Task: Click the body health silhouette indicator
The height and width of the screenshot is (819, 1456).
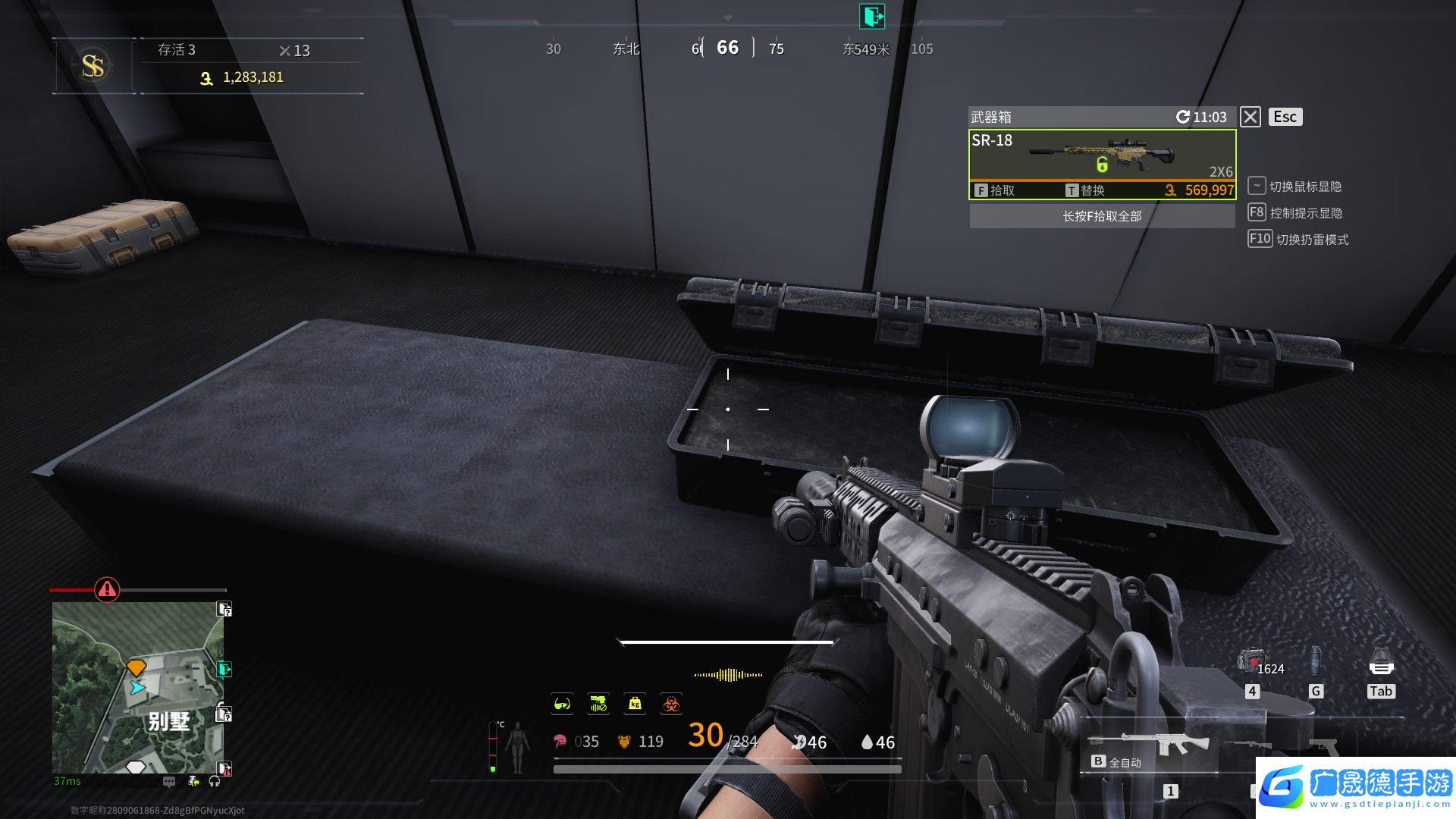Action: pos(517,746)
